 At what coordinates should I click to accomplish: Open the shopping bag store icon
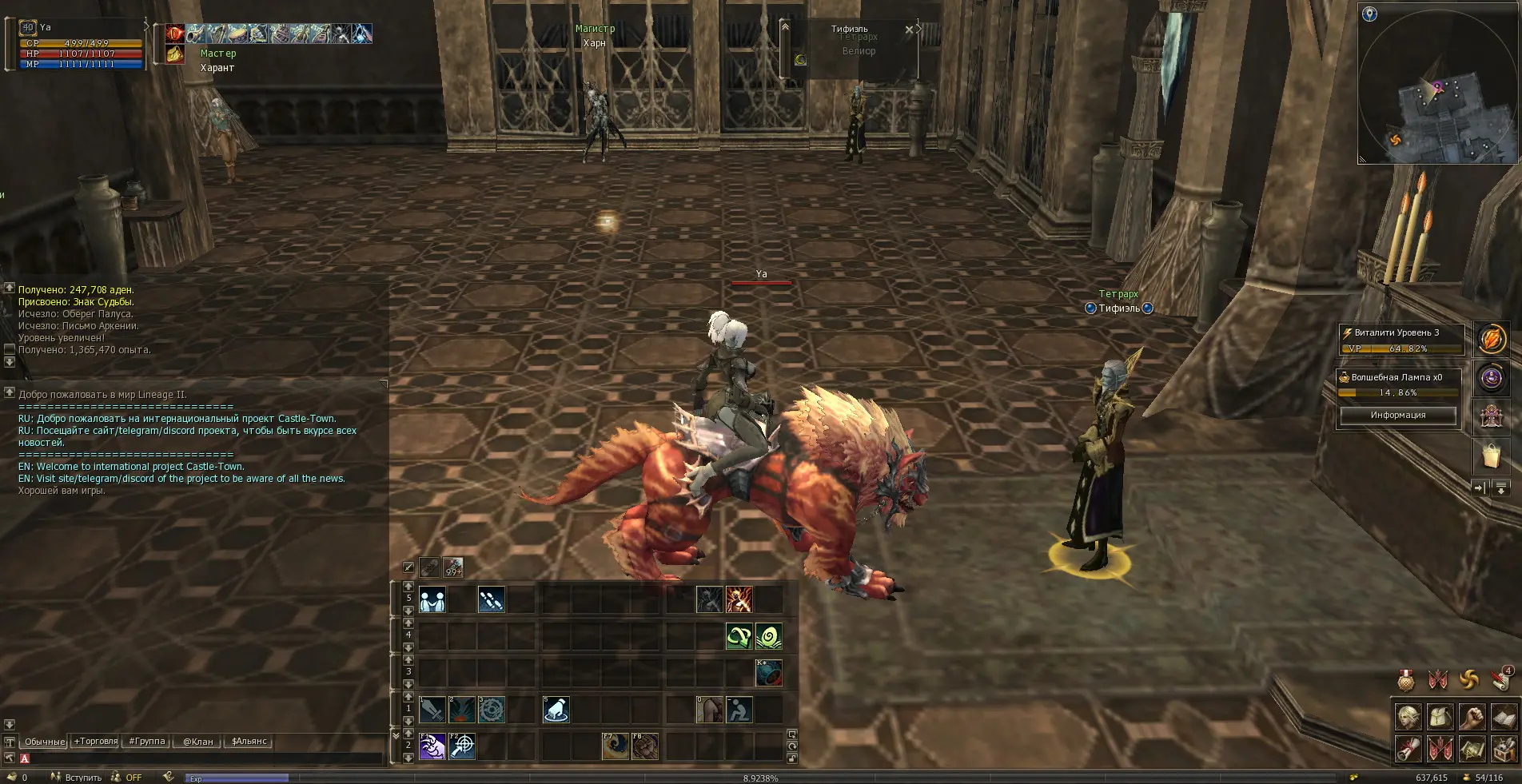point(1491,456)
